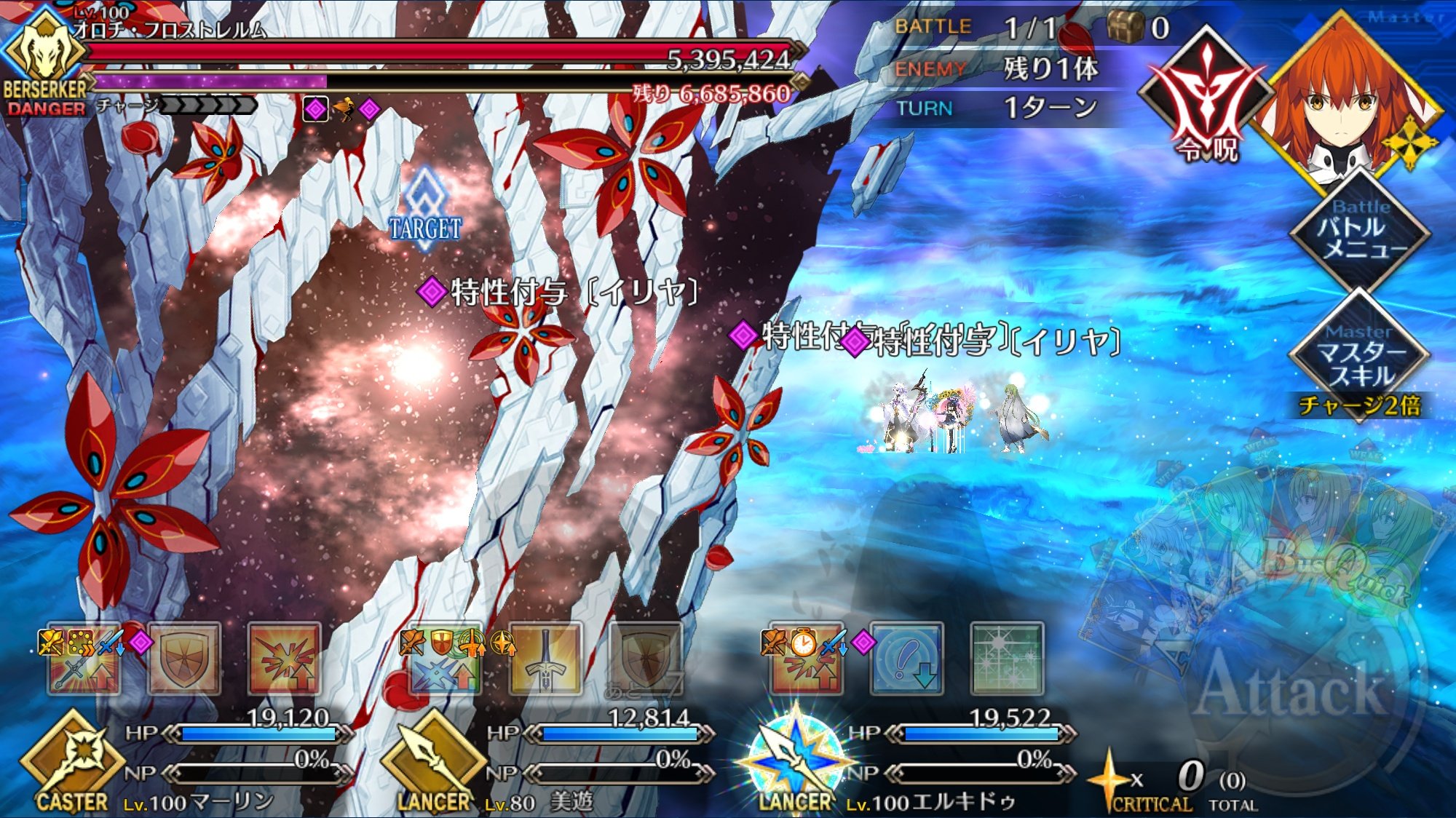
Task: Select Miyu's greyed-out shield skill
Action: 645,660
